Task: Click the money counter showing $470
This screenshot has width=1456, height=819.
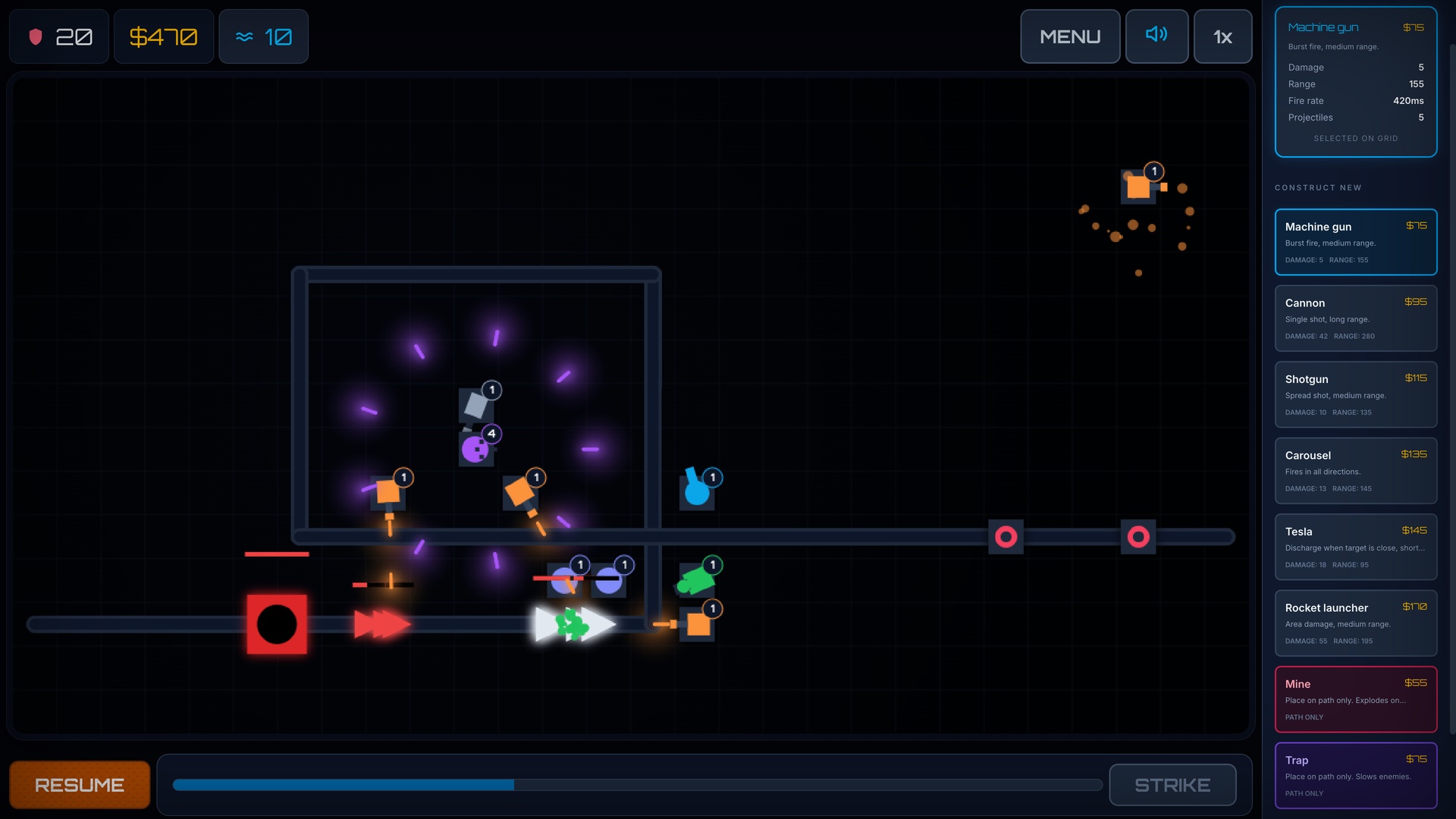Action: coord(163,36)
